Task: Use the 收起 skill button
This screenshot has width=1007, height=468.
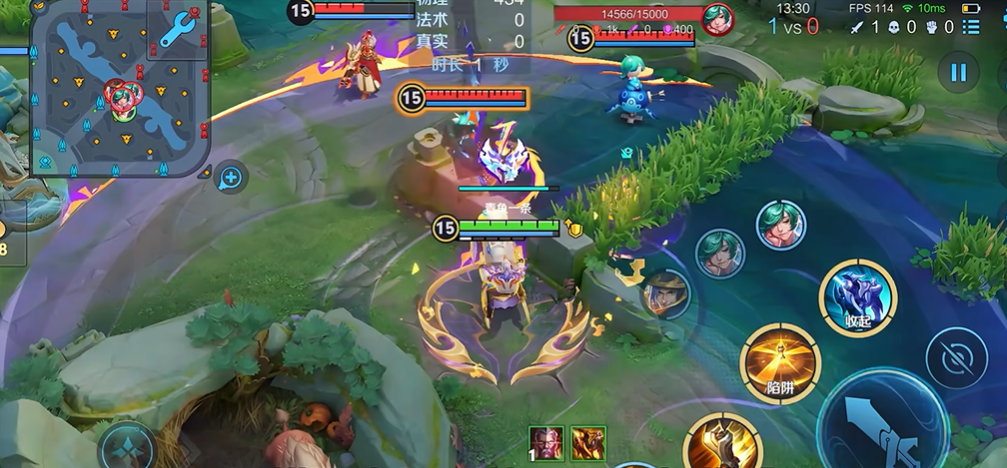Action: pyautogui.click(x=857, y=298)
